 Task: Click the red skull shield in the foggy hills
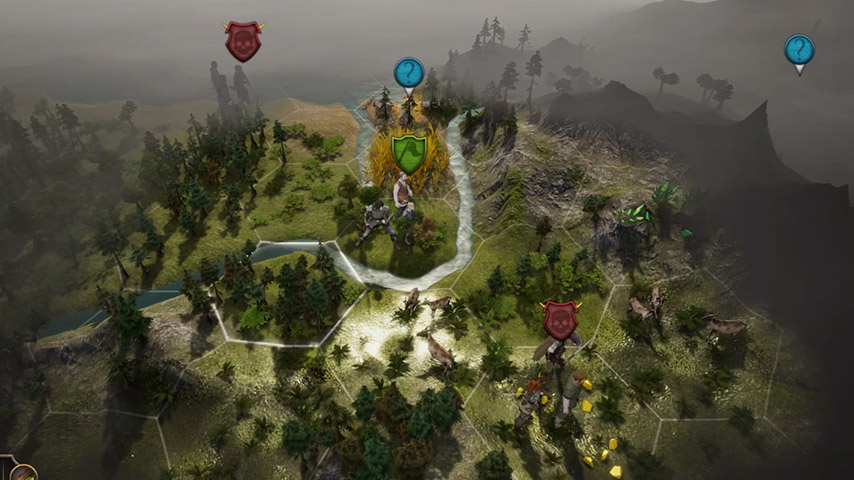(243, 41)
